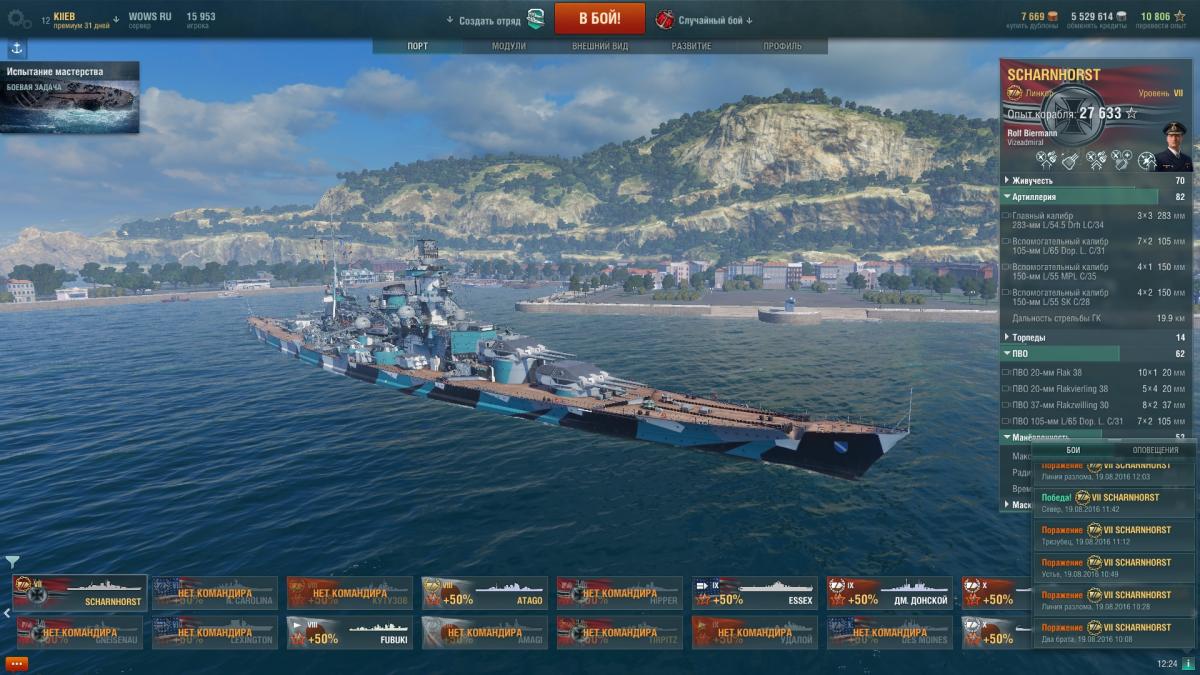Switch to the Внешний вид tab

[x=600, y=46]
